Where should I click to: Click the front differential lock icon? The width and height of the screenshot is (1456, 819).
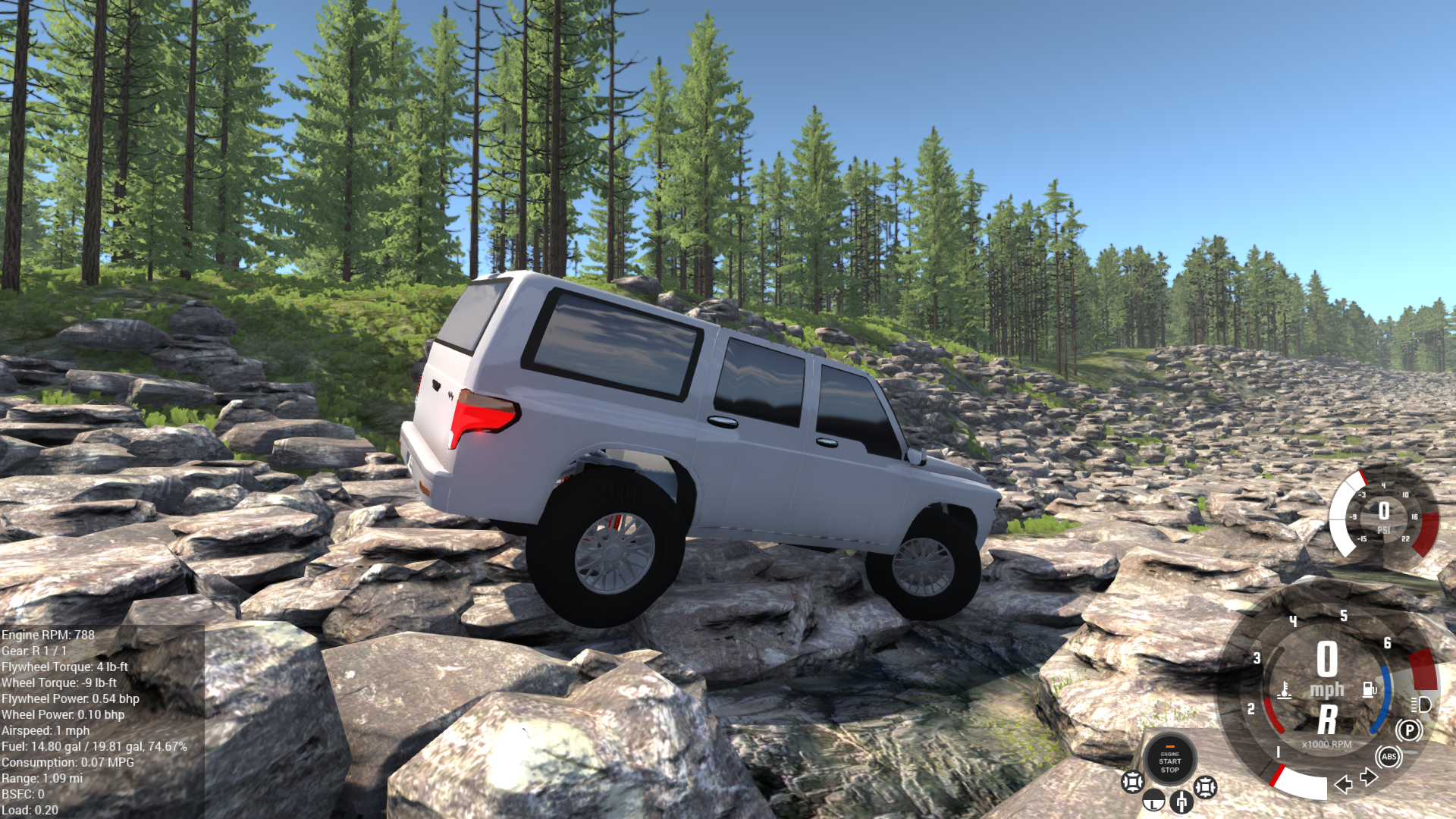[x=1133, y=783]
